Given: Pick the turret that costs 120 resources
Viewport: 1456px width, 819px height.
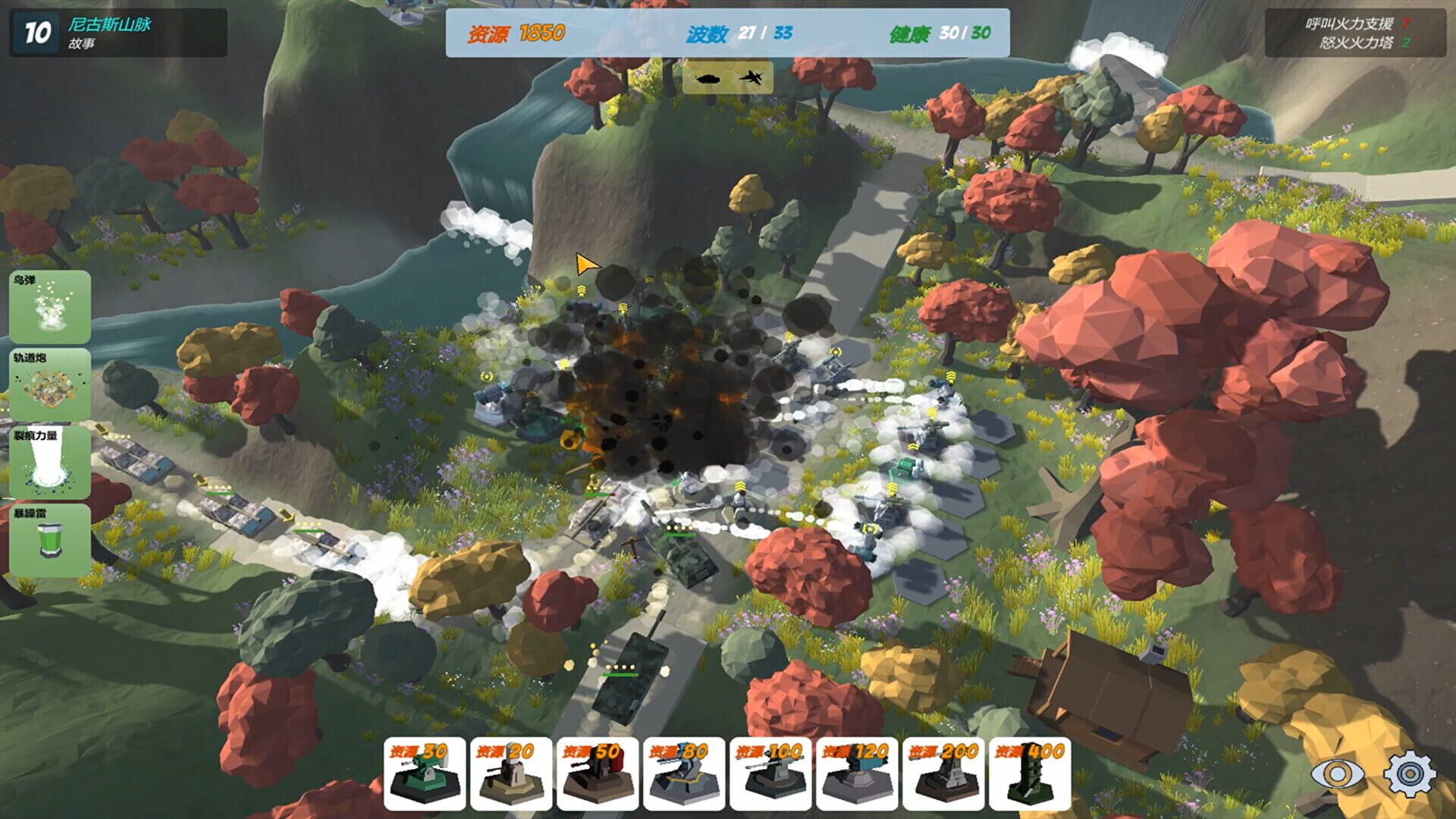Looking at the screenshot, I should point(858,773).
